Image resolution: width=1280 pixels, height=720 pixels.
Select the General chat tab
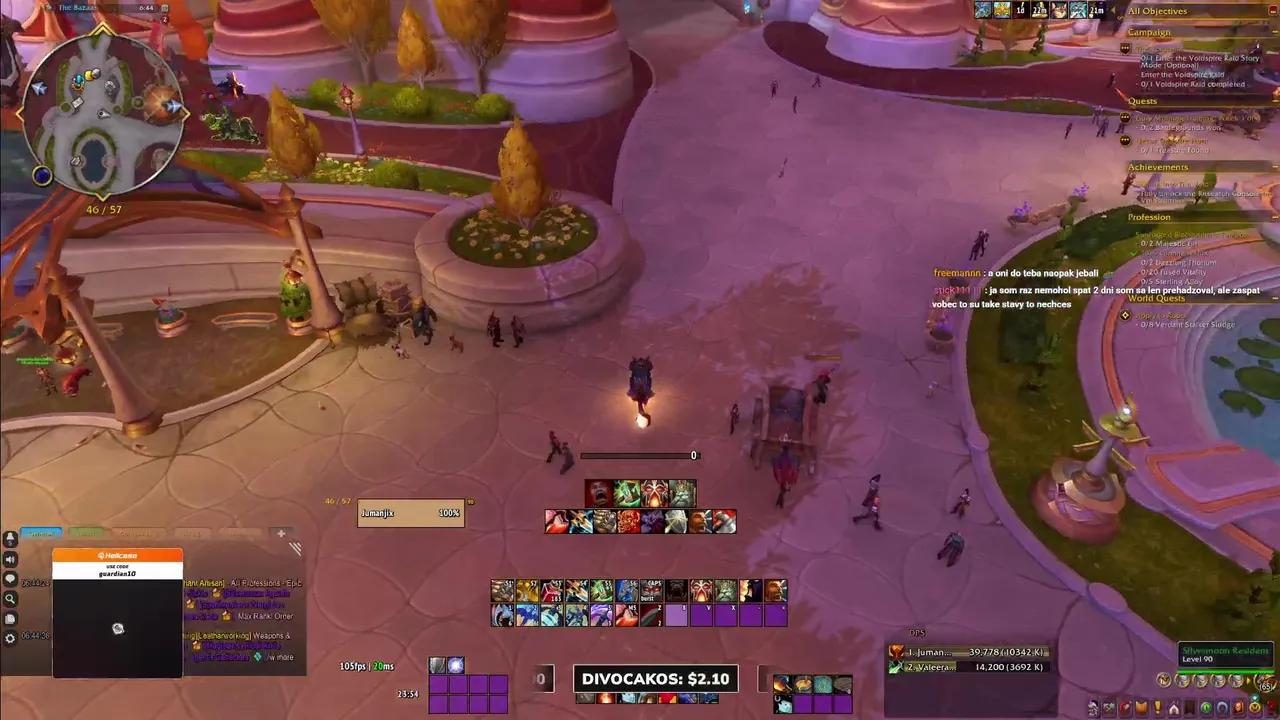(x=41, y=533)
